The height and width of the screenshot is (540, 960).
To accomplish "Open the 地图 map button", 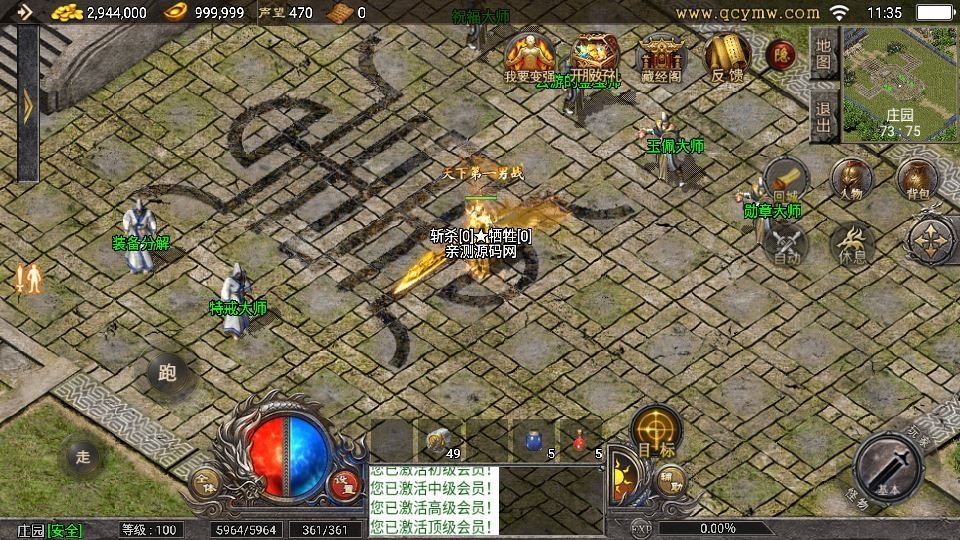I will coord(823,53).
